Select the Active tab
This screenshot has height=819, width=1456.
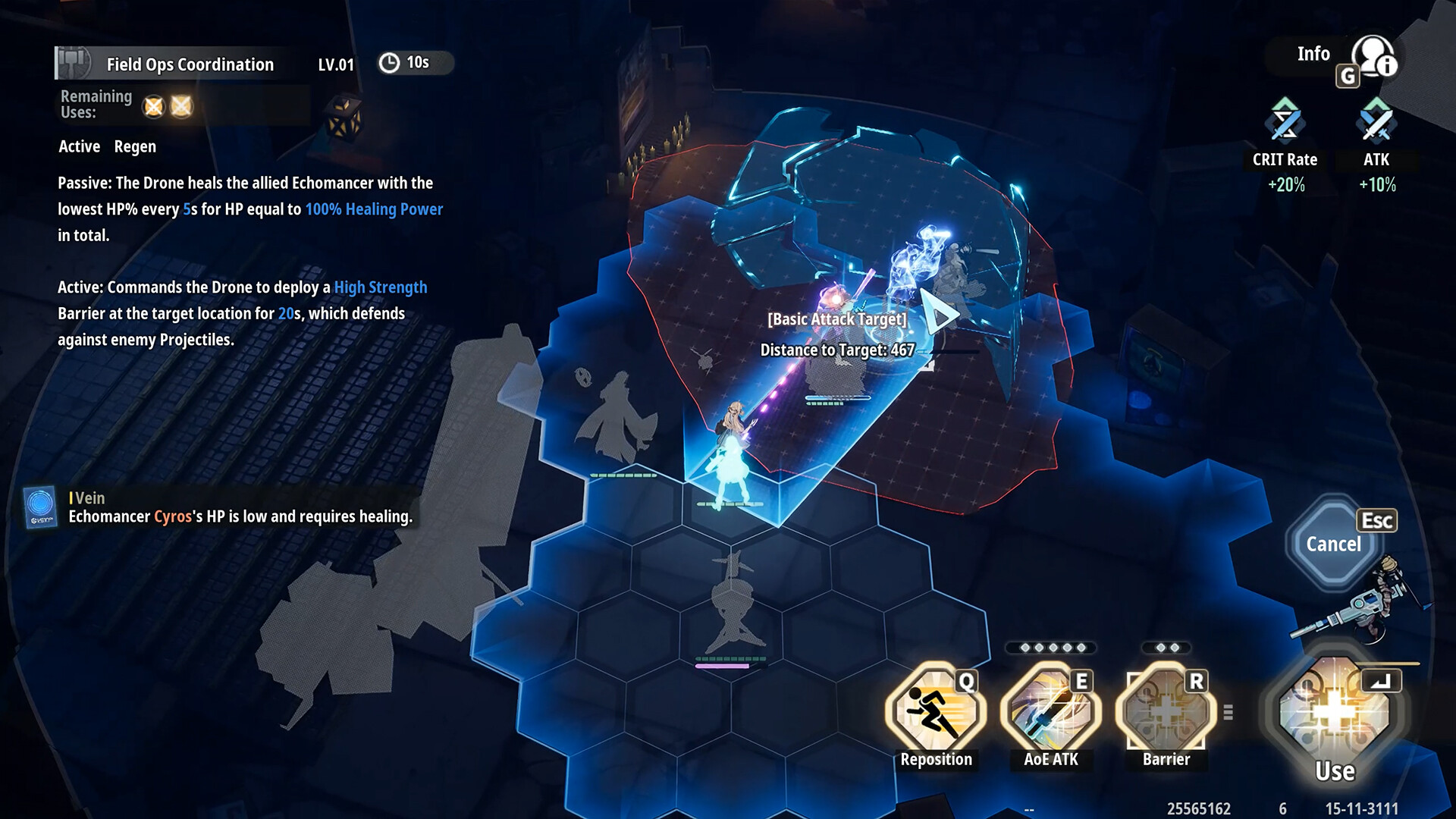pos(79,146)
